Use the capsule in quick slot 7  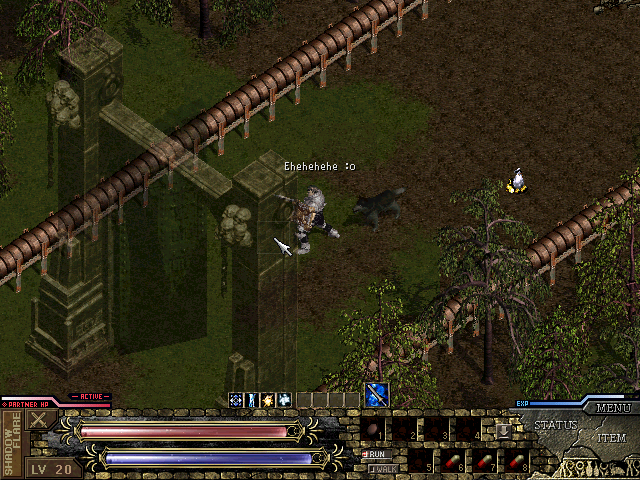pyautogui.click(x=487, y=462)
